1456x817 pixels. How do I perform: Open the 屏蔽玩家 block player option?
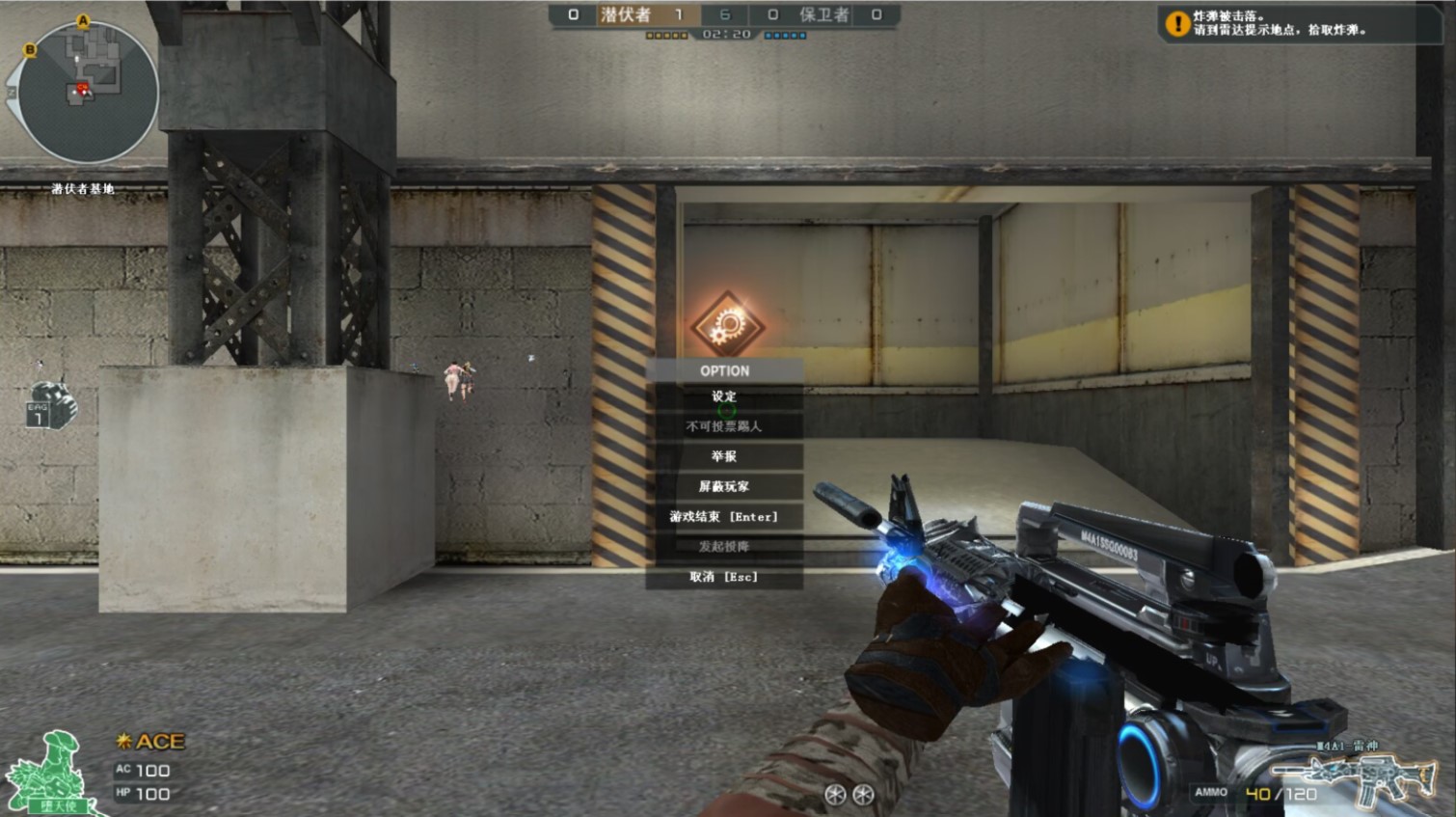(724, 486)
